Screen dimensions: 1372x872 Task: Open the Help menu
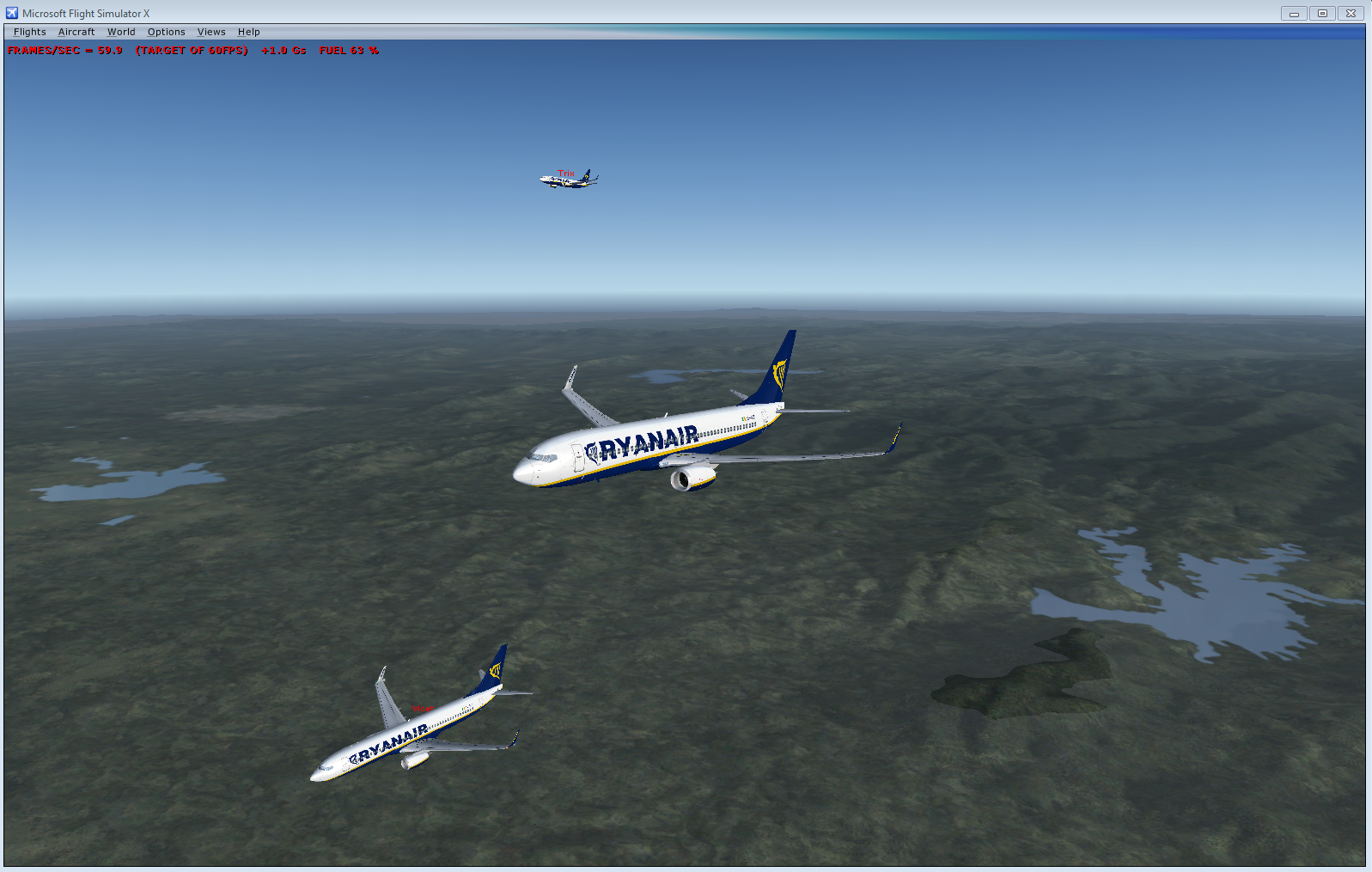tap(249, 32)
